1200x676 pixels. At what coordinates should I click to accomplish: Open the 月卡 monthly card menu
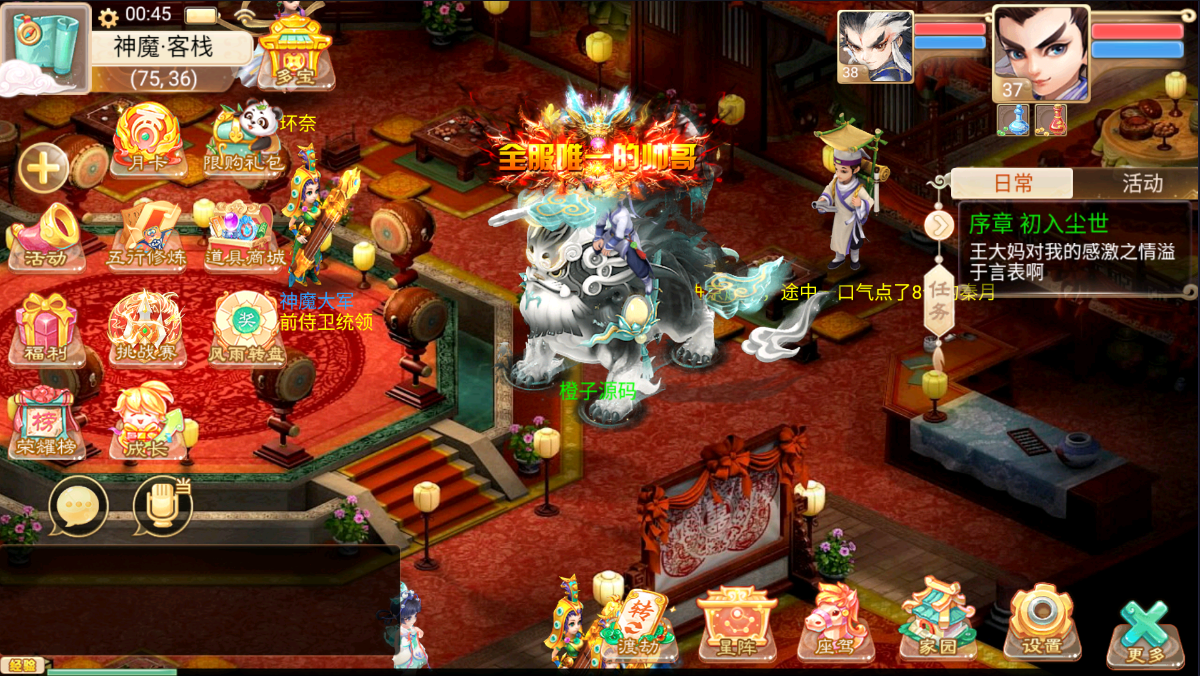coord(146,140)
